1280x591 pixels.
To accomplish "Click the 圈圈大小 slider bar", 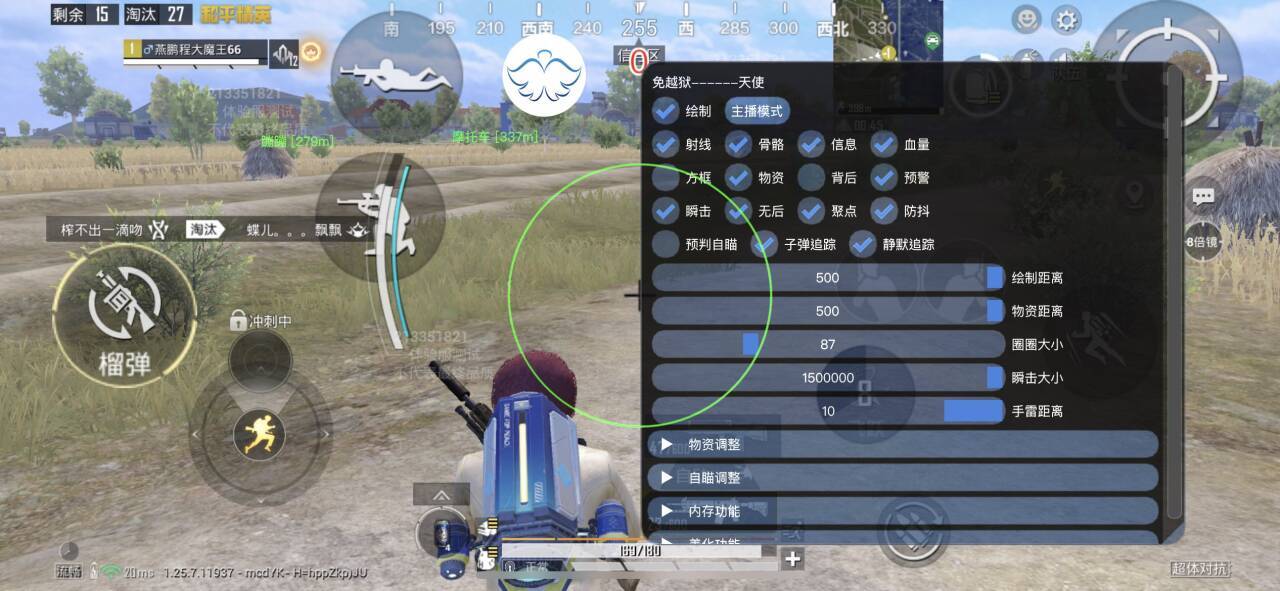I will (x=827, y=344).
